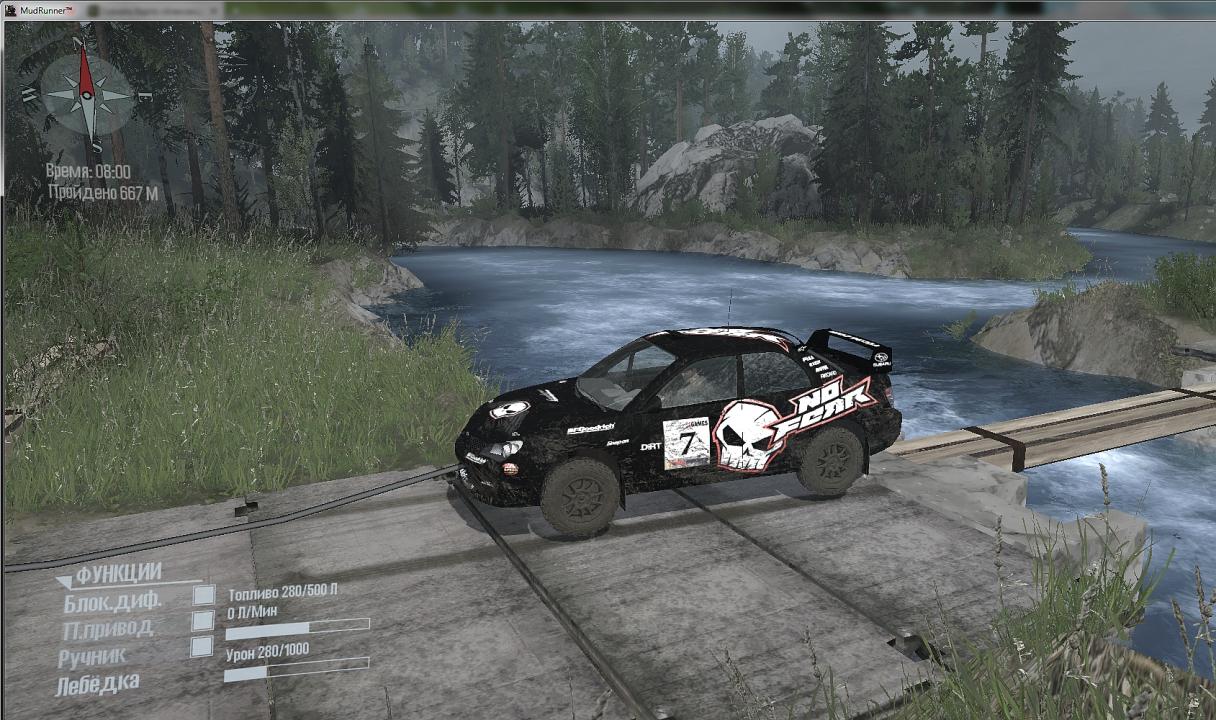The height and width of the screenshot is (720, 1216).
Task: Toggle the Блок.диф. differential lock checkbox
Action: 203,596
